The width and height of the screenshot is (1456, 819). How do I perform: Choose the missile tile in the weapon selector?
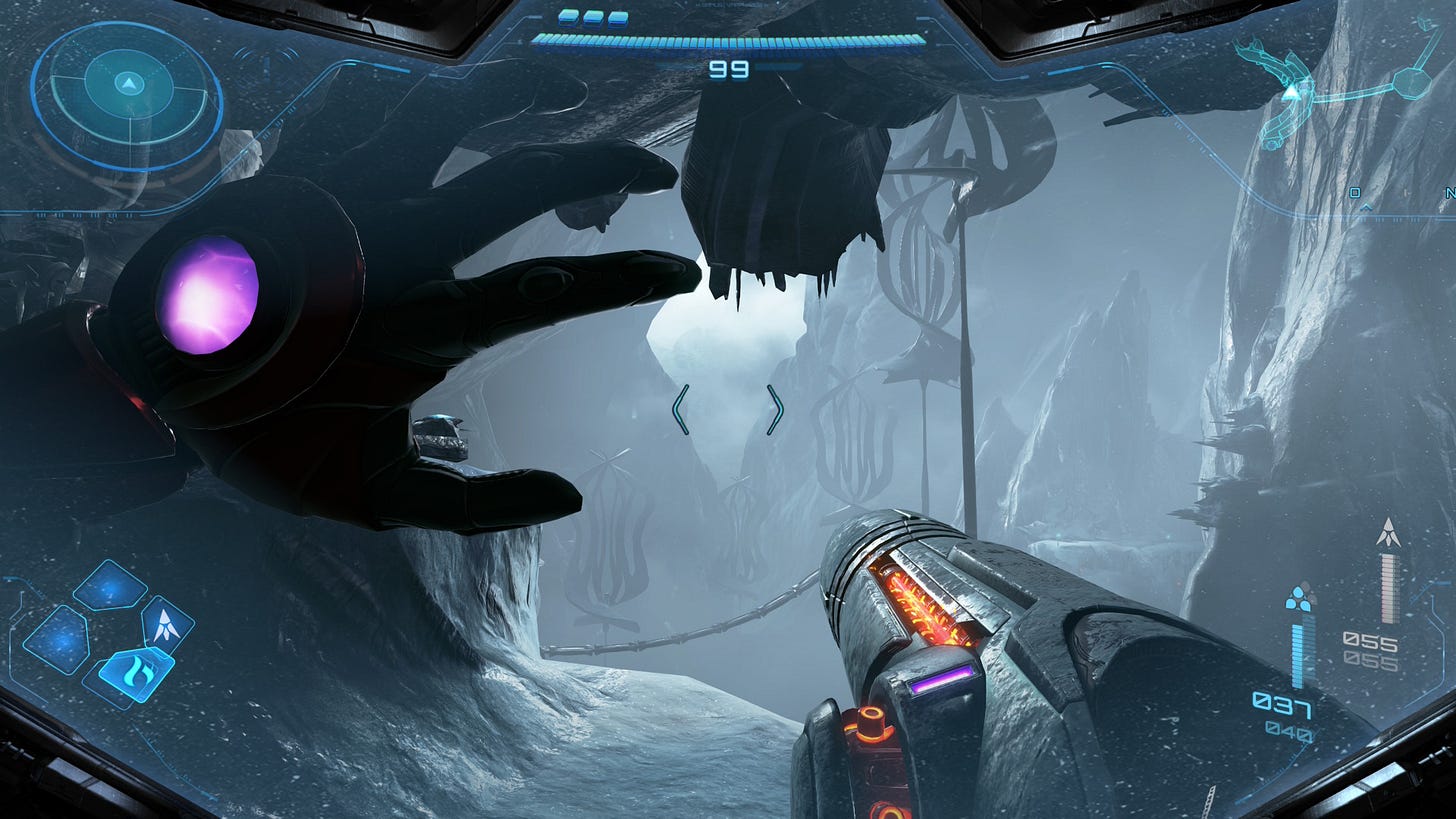coord(164,624)
